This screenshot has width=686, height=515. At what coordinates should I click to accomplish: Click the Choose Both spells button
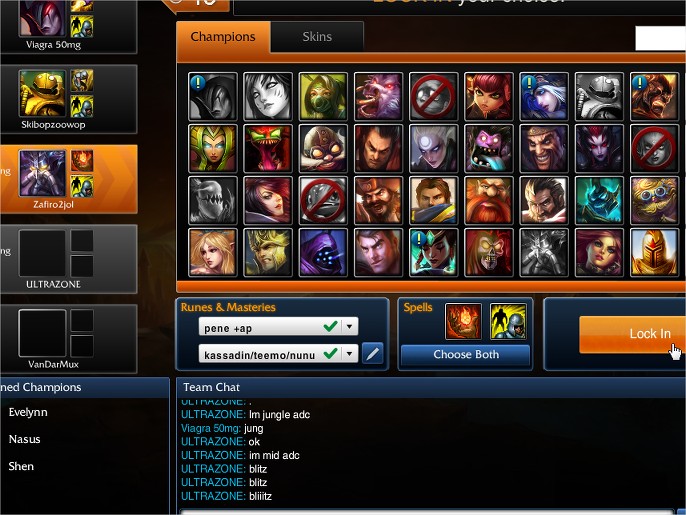tap(465, 354)
